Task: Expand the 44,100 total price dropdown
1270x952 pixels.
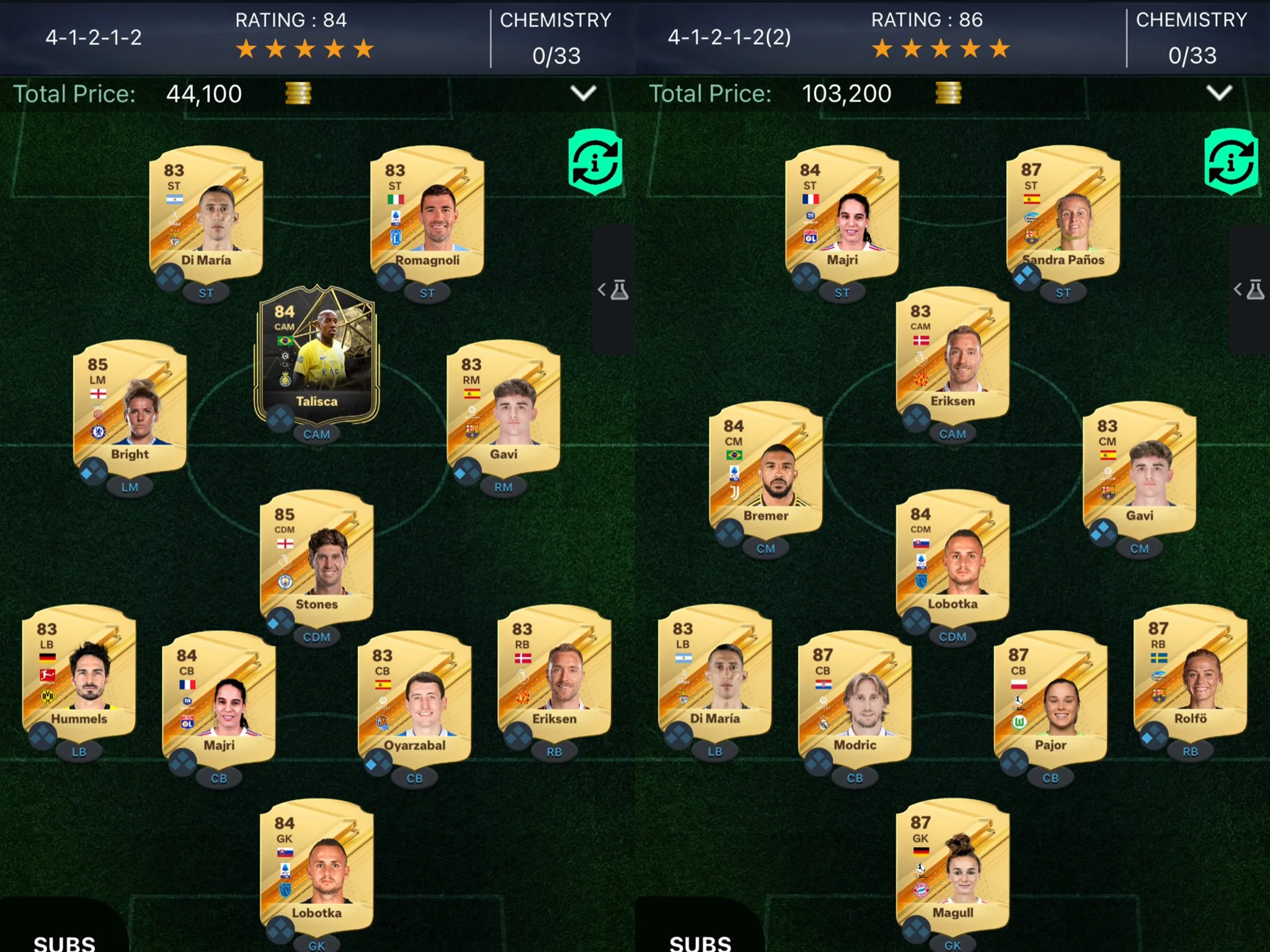Action: (x=583, y=94)
